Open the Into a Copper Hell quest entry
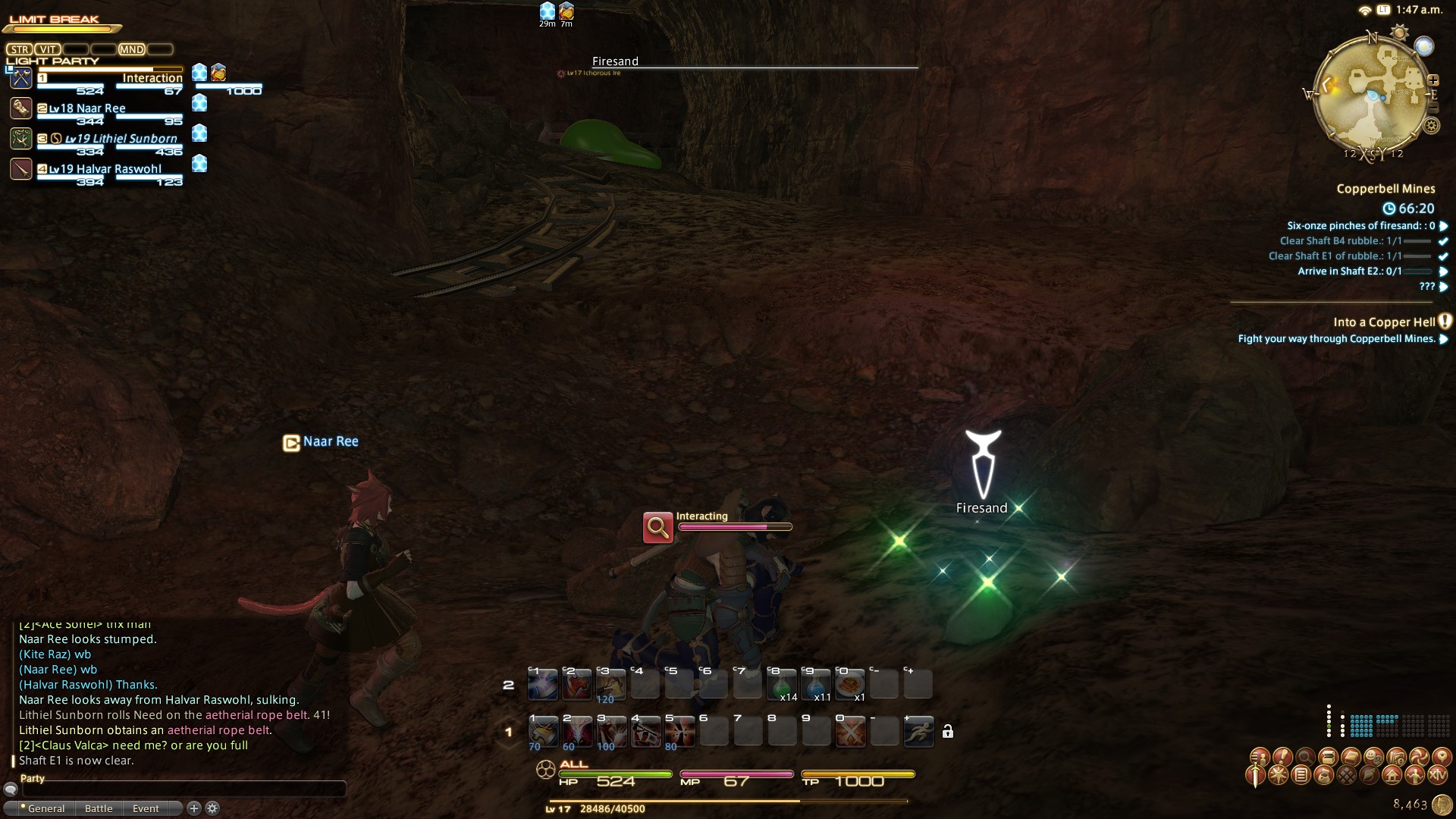Image resolution: width=1456 pixels, height=819 pixels. (1384, 322)
